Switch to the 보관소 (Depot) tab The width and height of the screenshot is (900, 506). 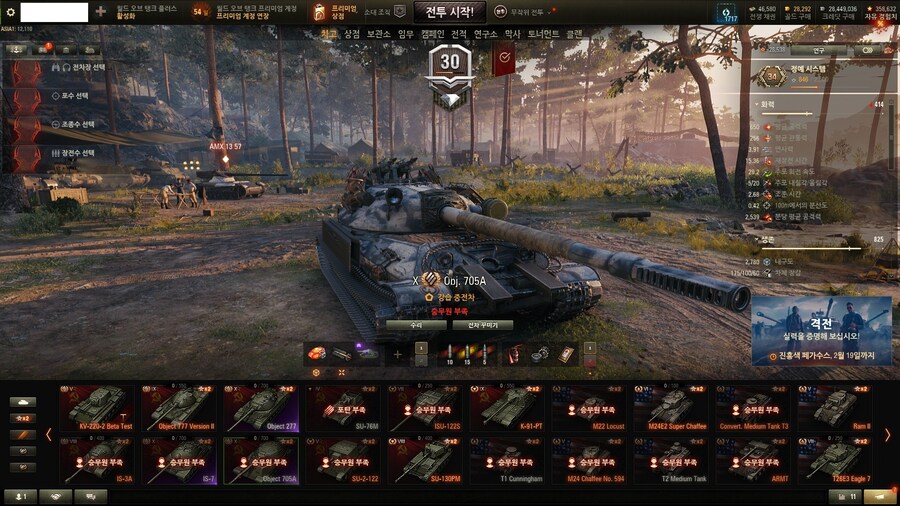tap(378, 34)
